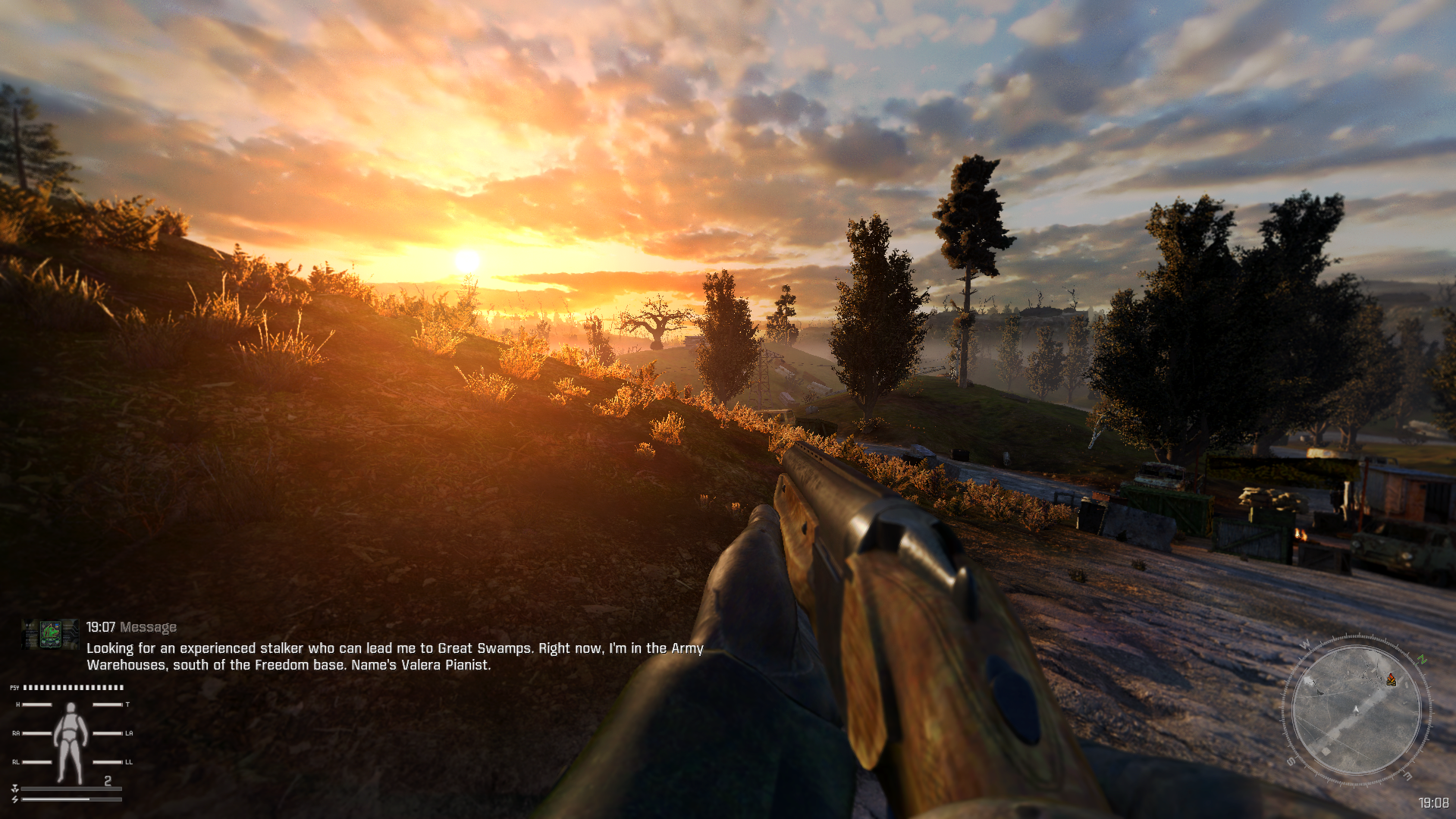Click the Message header label

click(148, 627)
